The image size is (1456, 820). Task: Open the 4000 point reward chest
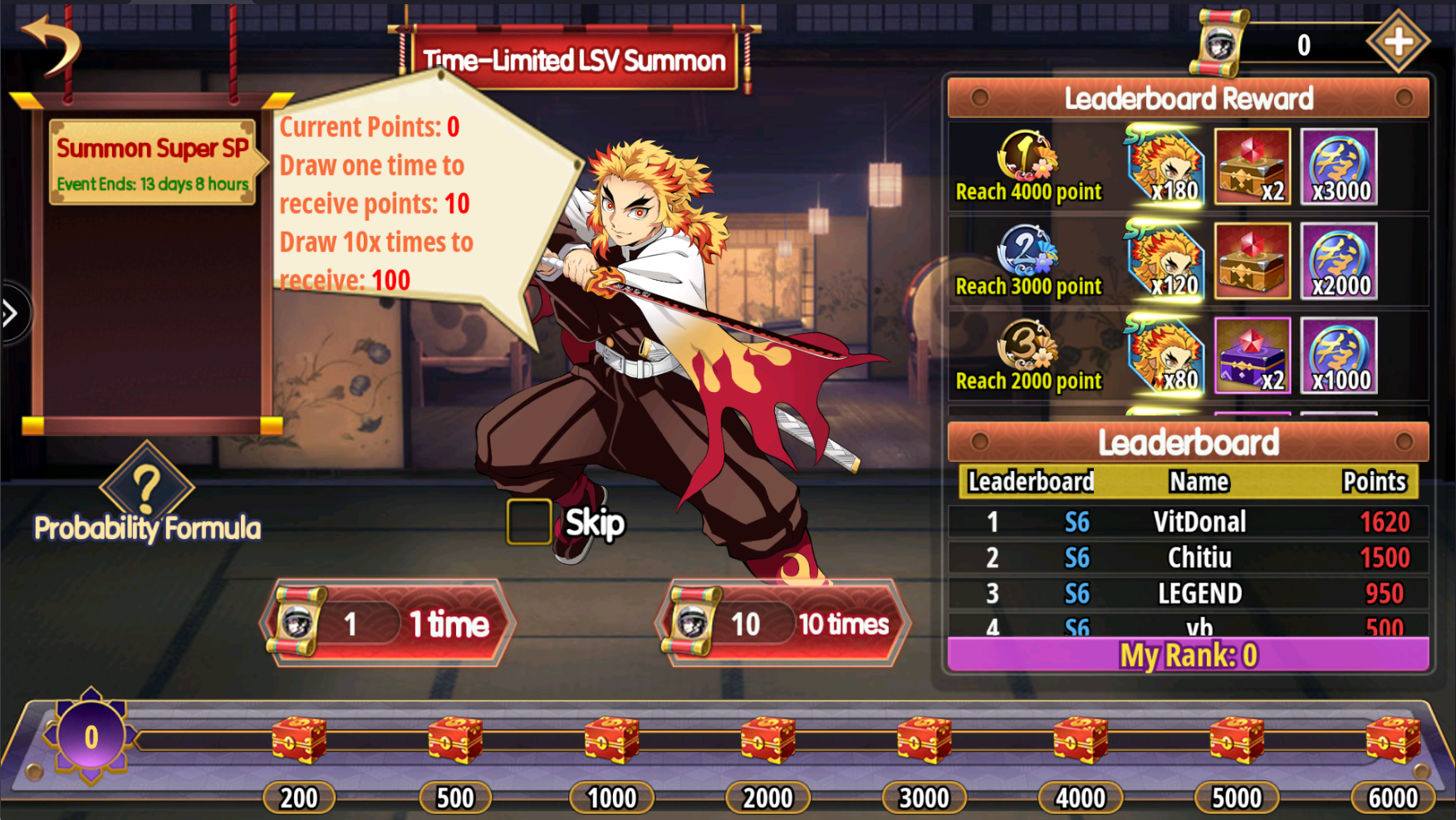click(1081, 739)
